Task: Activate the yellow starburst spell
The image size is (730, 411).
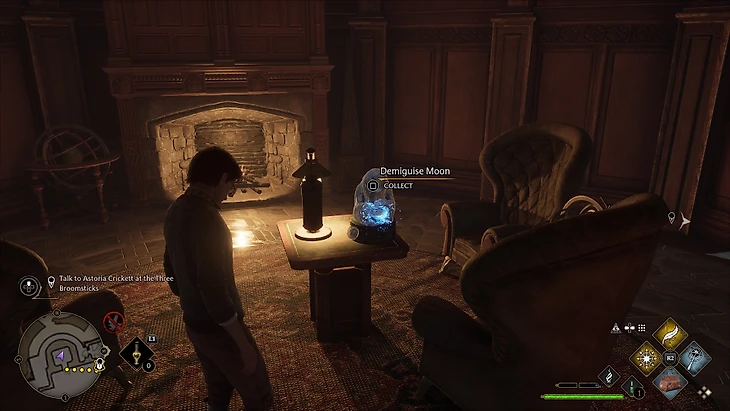Action: pyautogui.click(x=646, y=358)
